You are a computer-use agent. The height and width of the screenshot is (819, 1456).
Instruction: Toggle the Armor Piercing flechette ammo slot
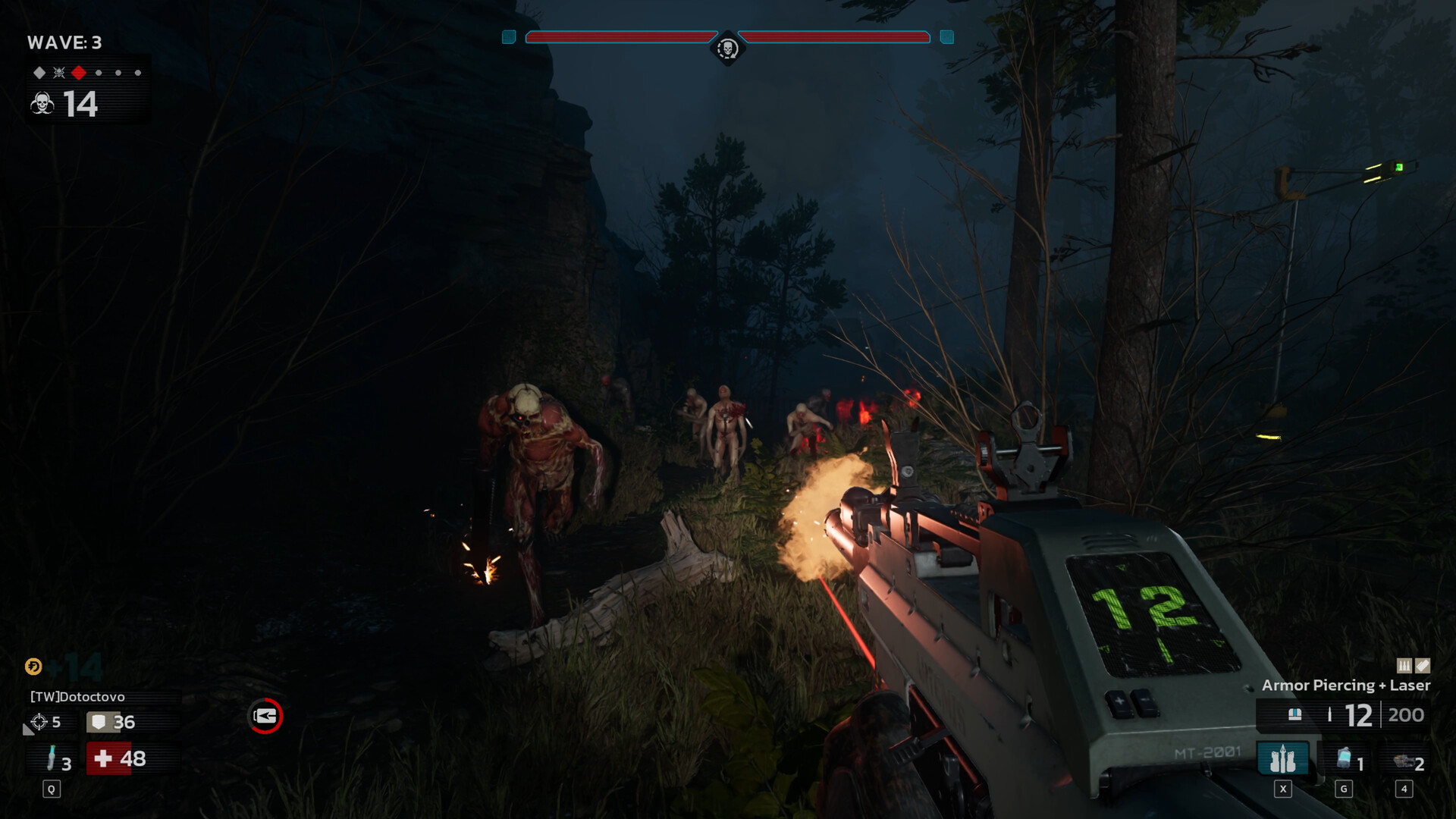(x=1283, y=758)
